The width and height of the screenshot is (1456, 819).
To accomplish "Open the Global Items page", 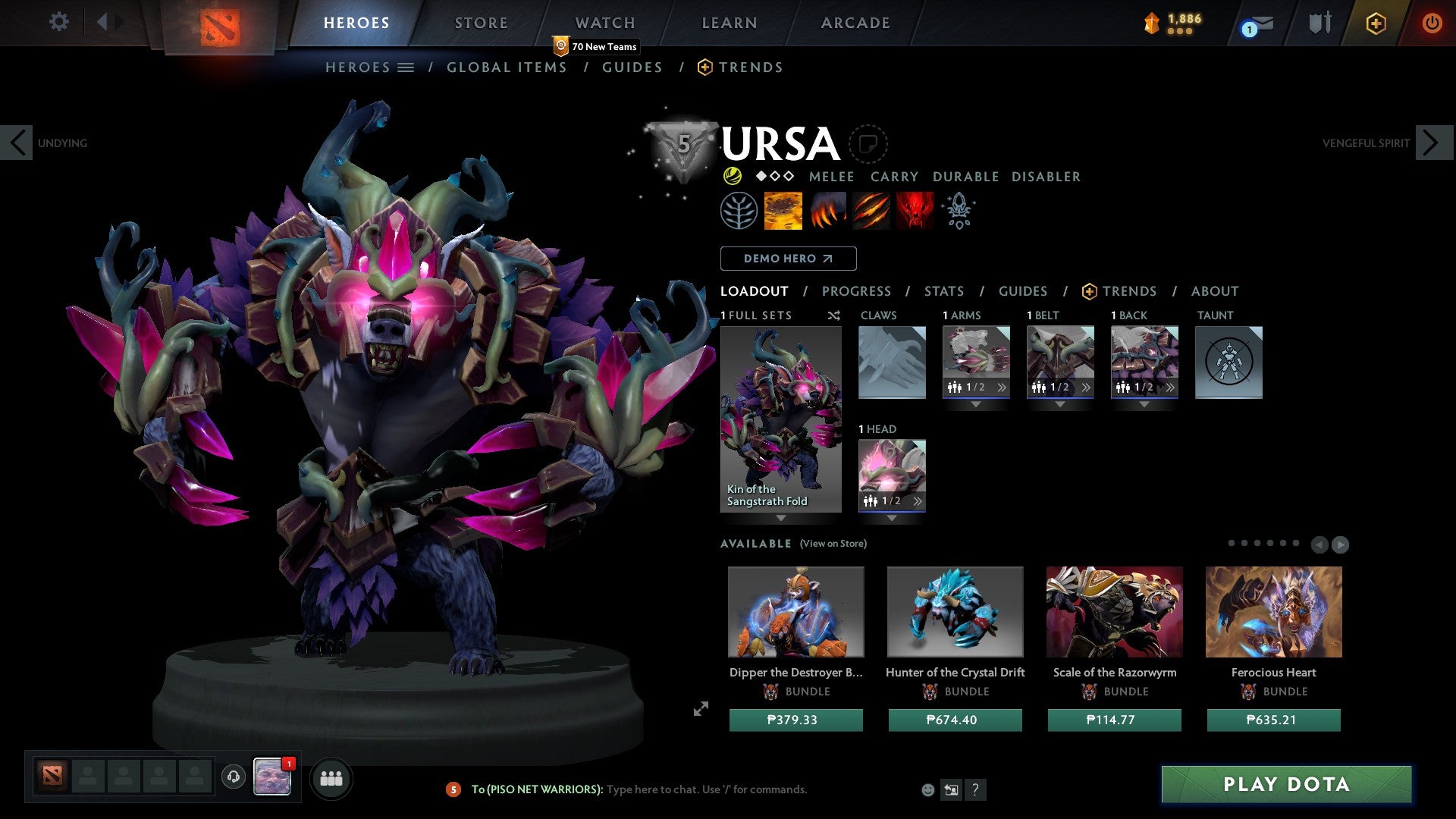I will 507,67.
